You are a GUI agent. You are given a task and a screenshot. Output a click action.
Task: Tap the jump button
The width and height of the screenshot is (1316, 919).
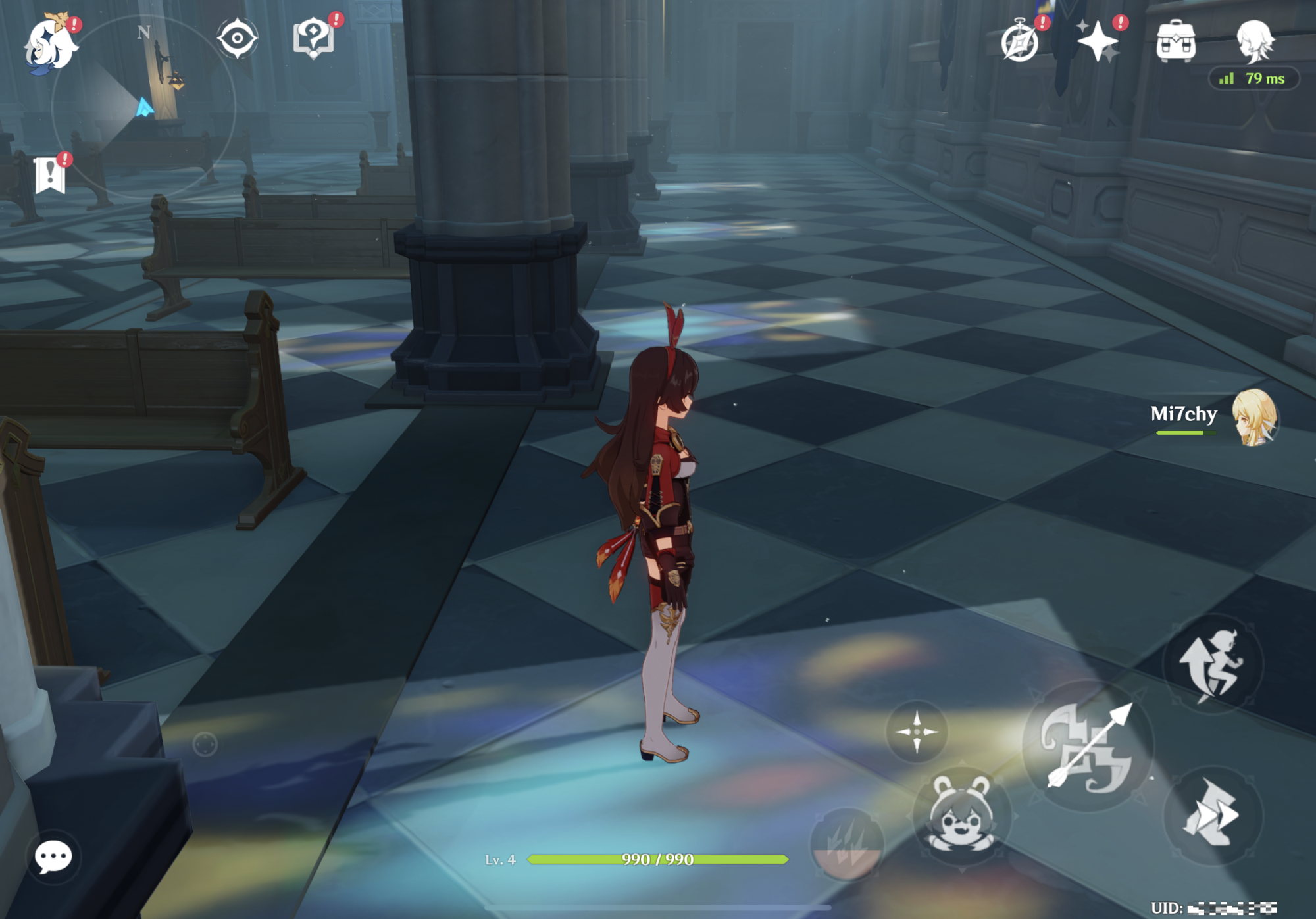pyautogui.click(x=1213, y=664)
